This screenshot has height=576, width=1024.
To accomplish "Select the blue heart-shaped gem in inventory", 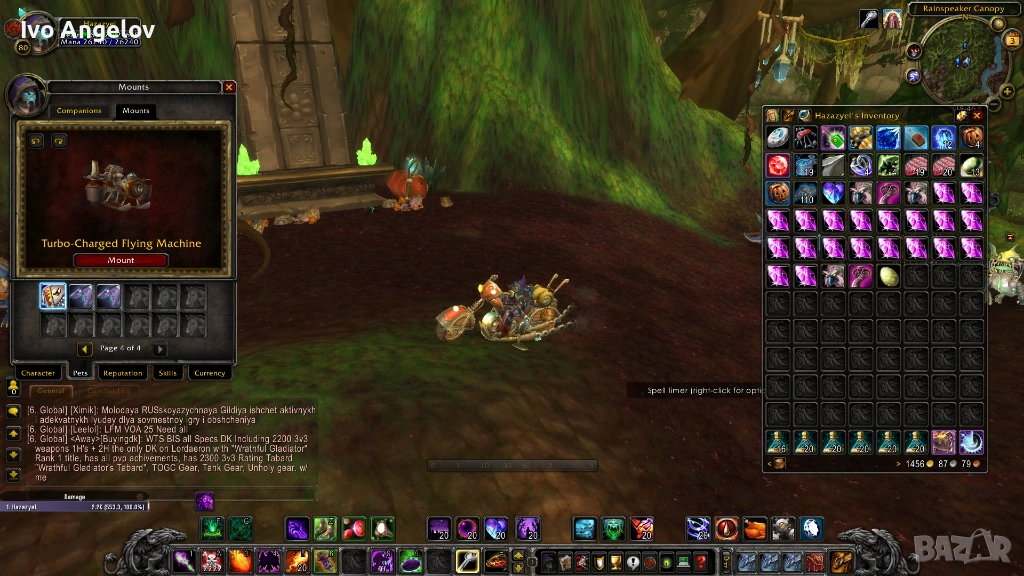I will pos(833,193).
